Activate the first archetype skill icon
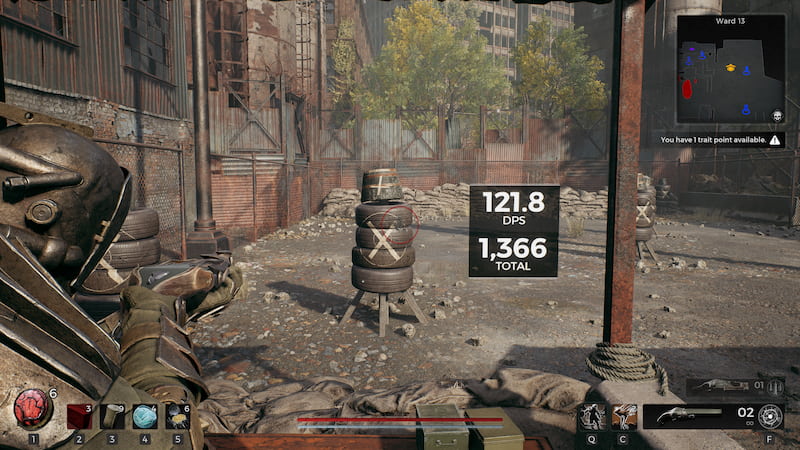 click(x=592, y=416)
